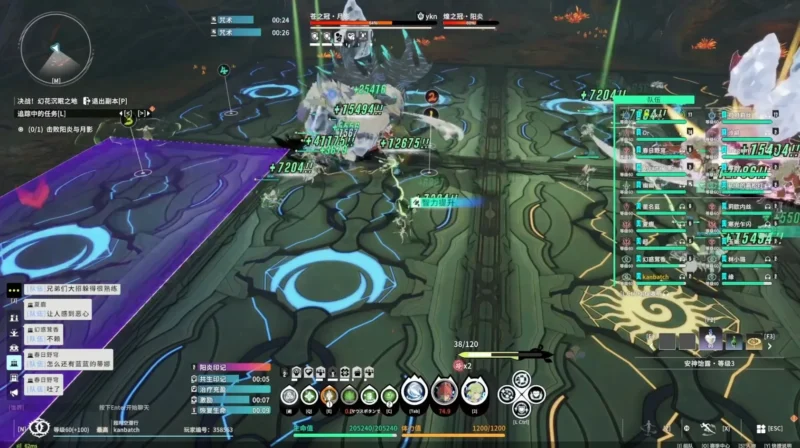Target the boss nameplate at top
Image resolution: width=800 pixels, height=448 pixels.
tap(350, 17)
